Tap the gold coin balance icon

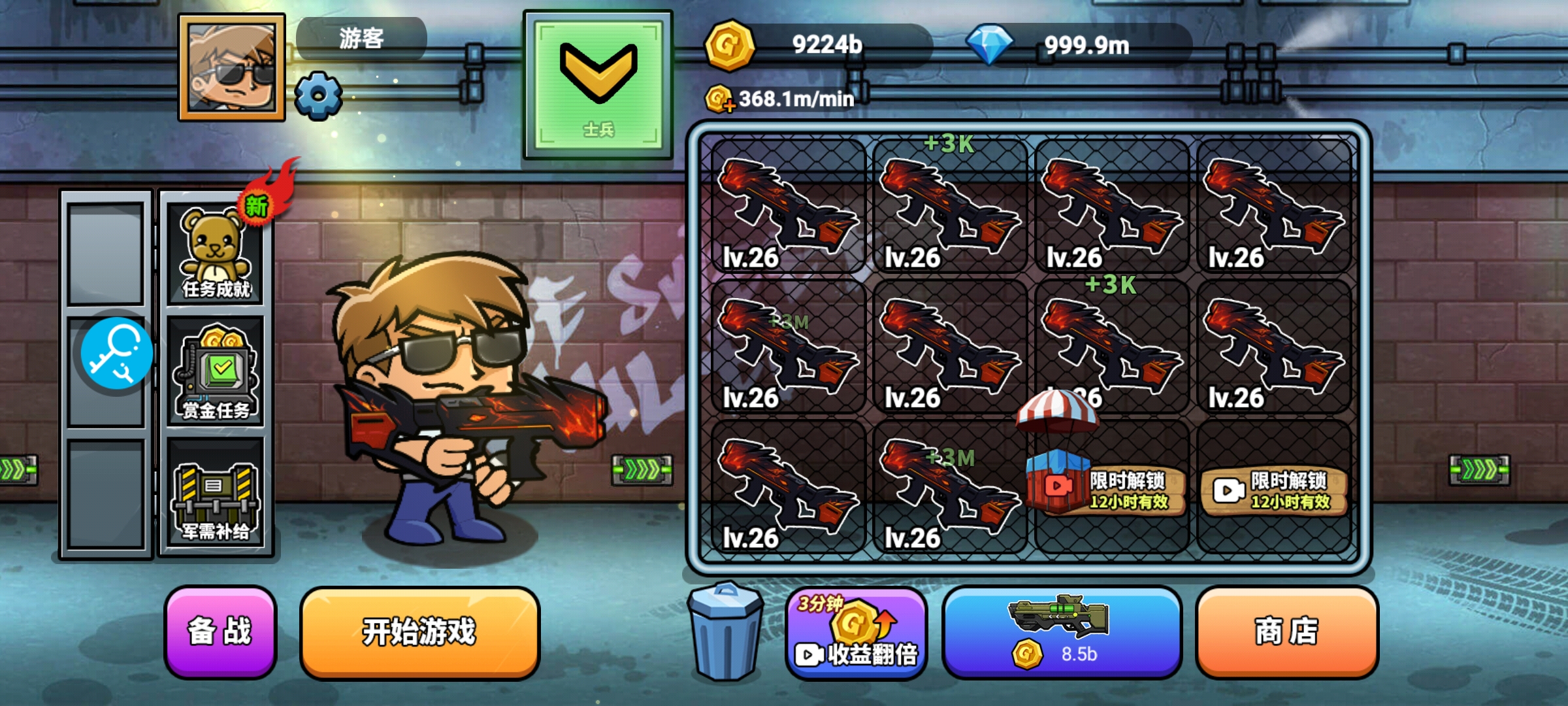click(x=728, y=45)
